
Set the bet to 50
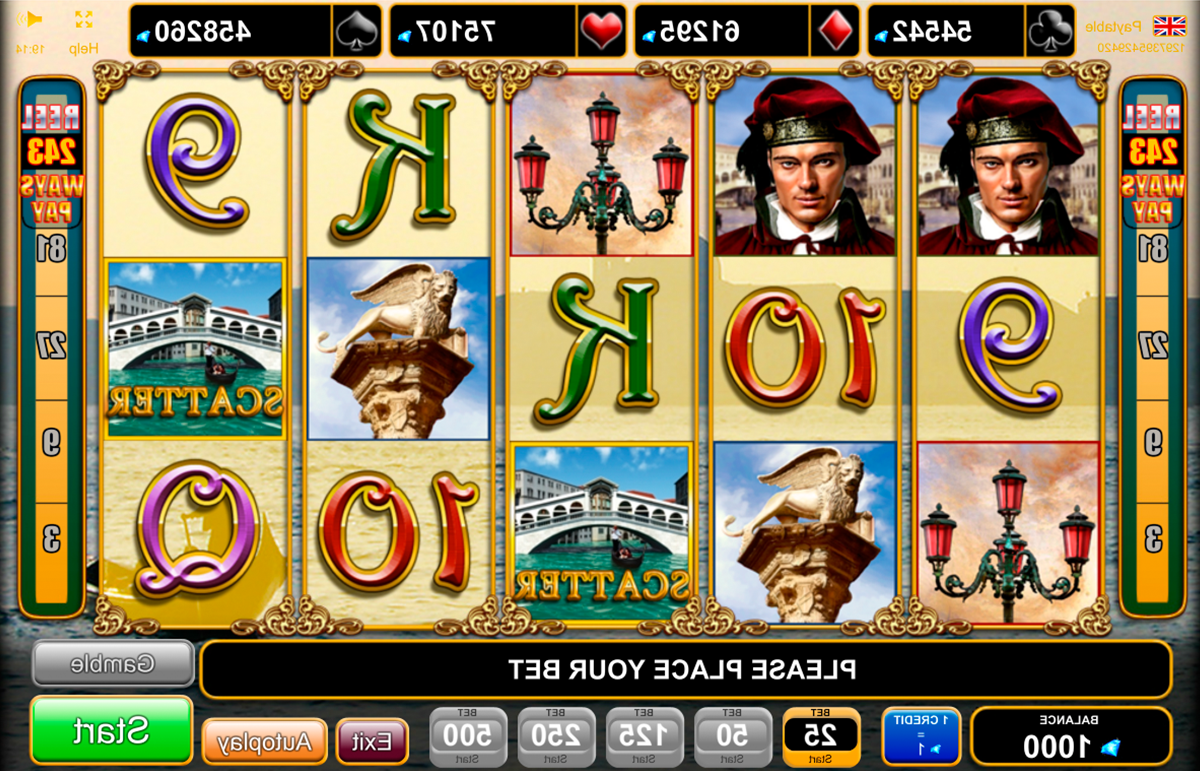click(733, 738)
